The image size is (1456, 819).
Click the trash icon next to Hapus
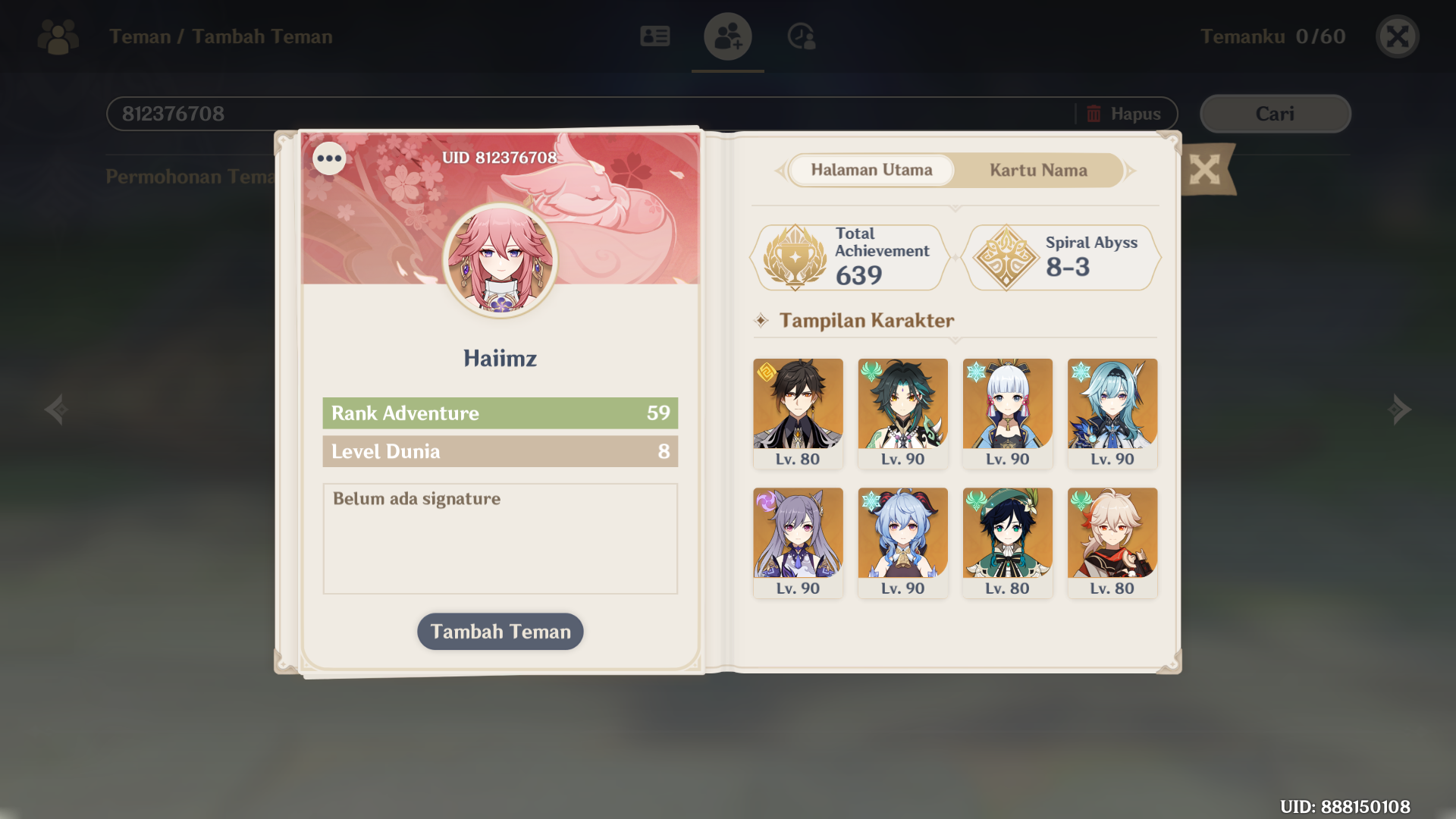point(1092,113)
